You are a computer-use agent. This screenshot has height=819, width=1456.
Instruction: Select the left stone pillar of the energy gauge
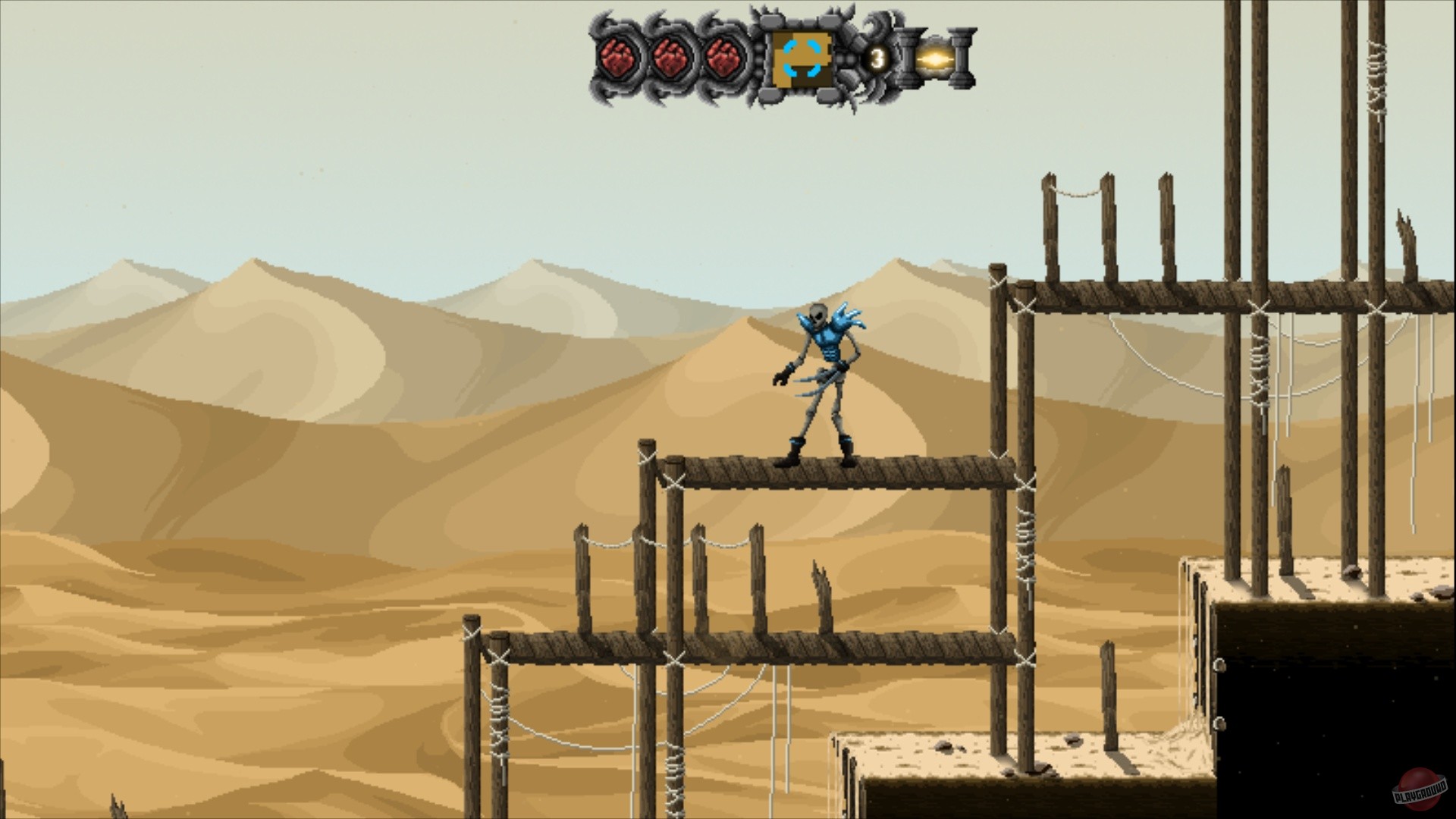click(x=908, y=57)
